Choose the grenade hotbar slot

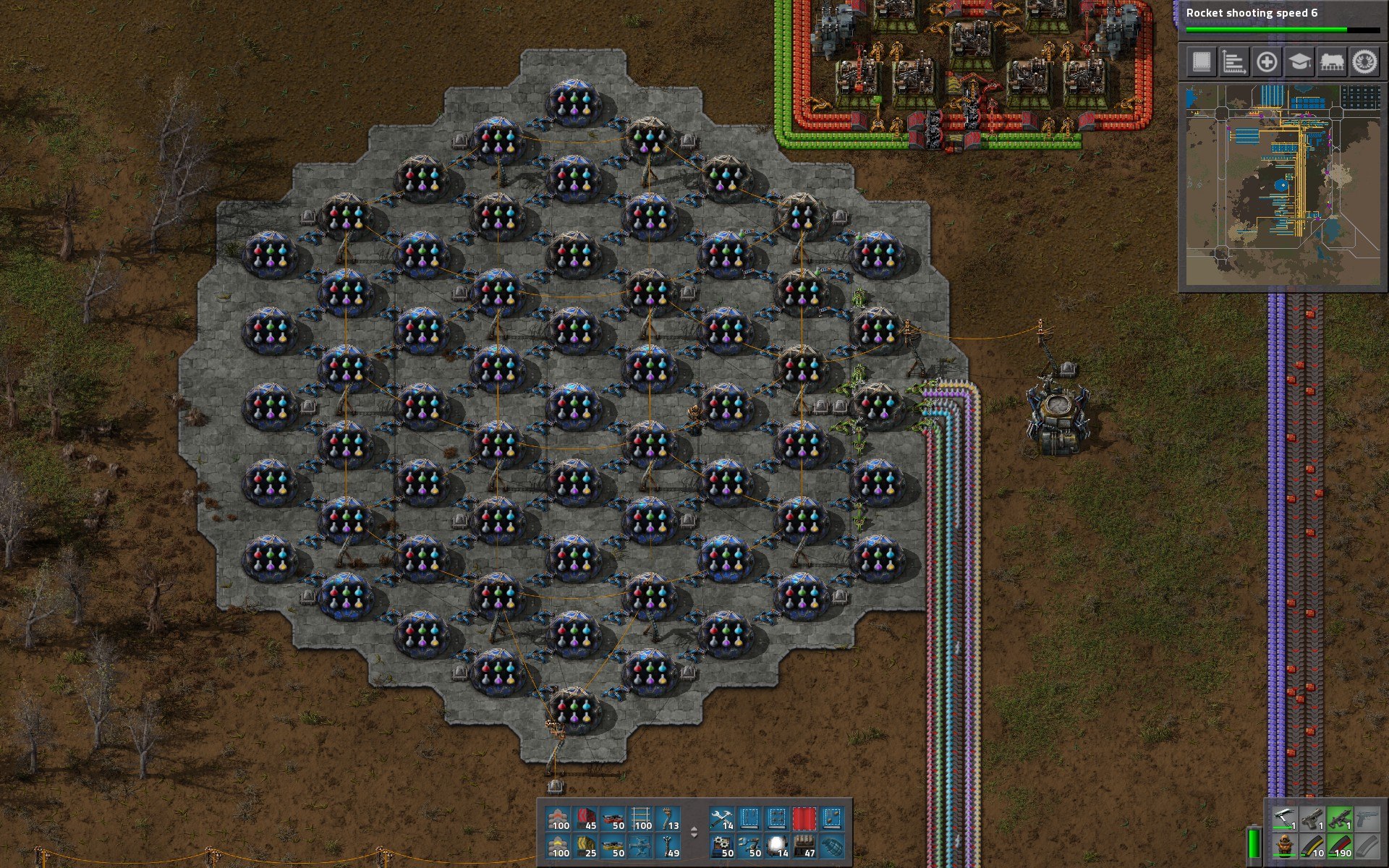(832, 846)
